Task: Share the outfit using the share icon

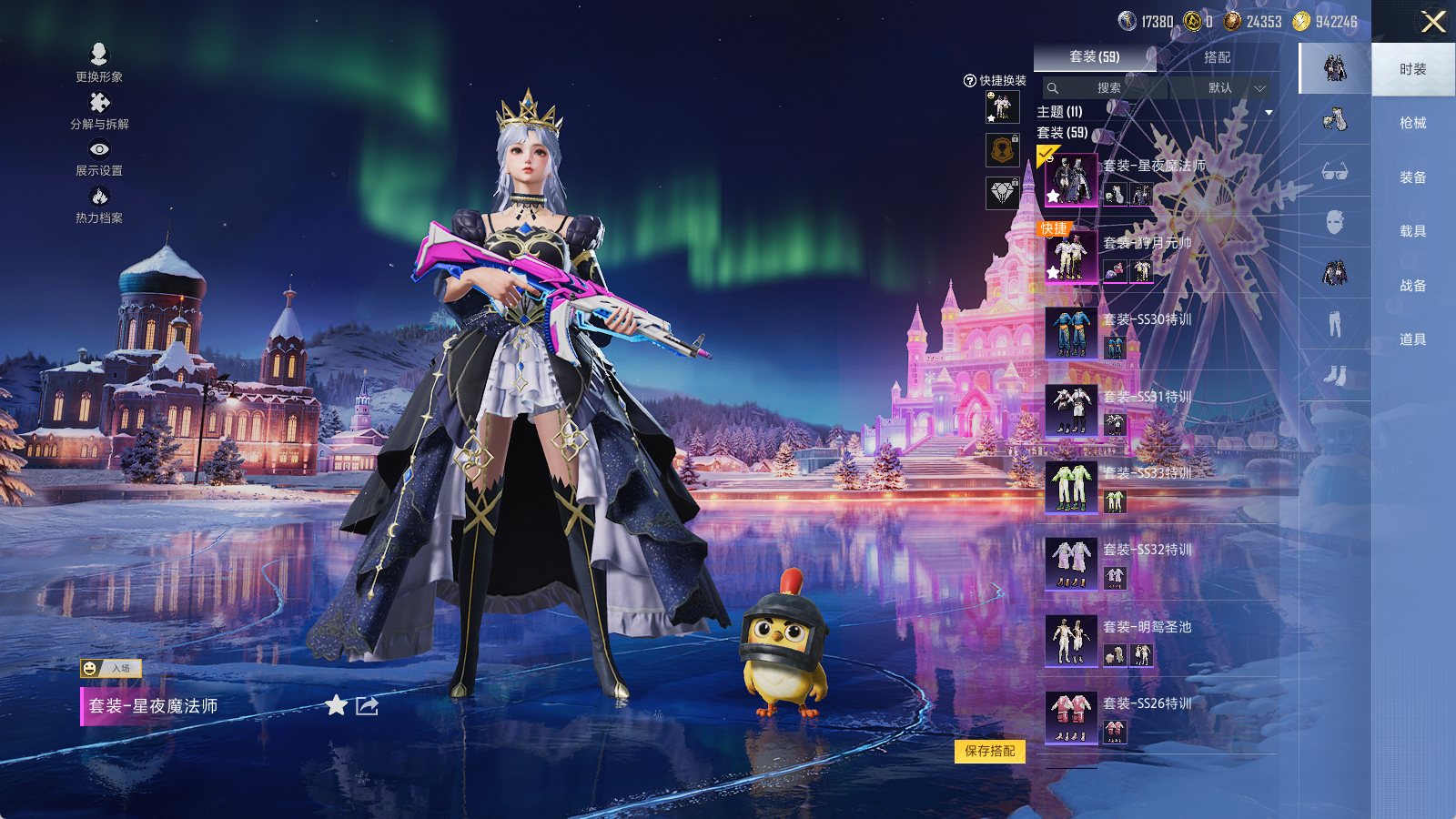Action: coord(367,705)
